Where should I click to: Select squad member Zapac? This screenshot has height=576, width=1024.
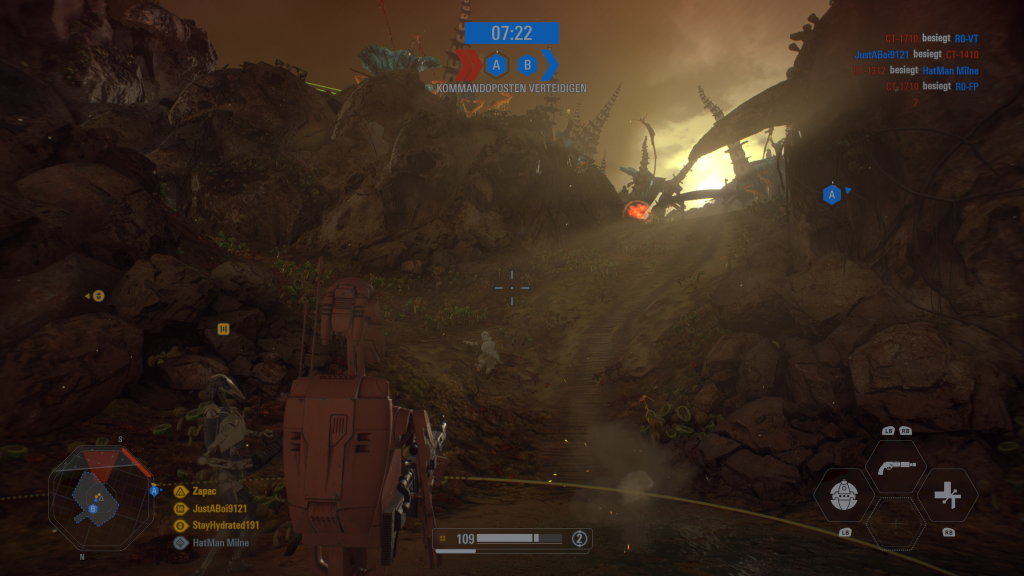pos(204,491)
